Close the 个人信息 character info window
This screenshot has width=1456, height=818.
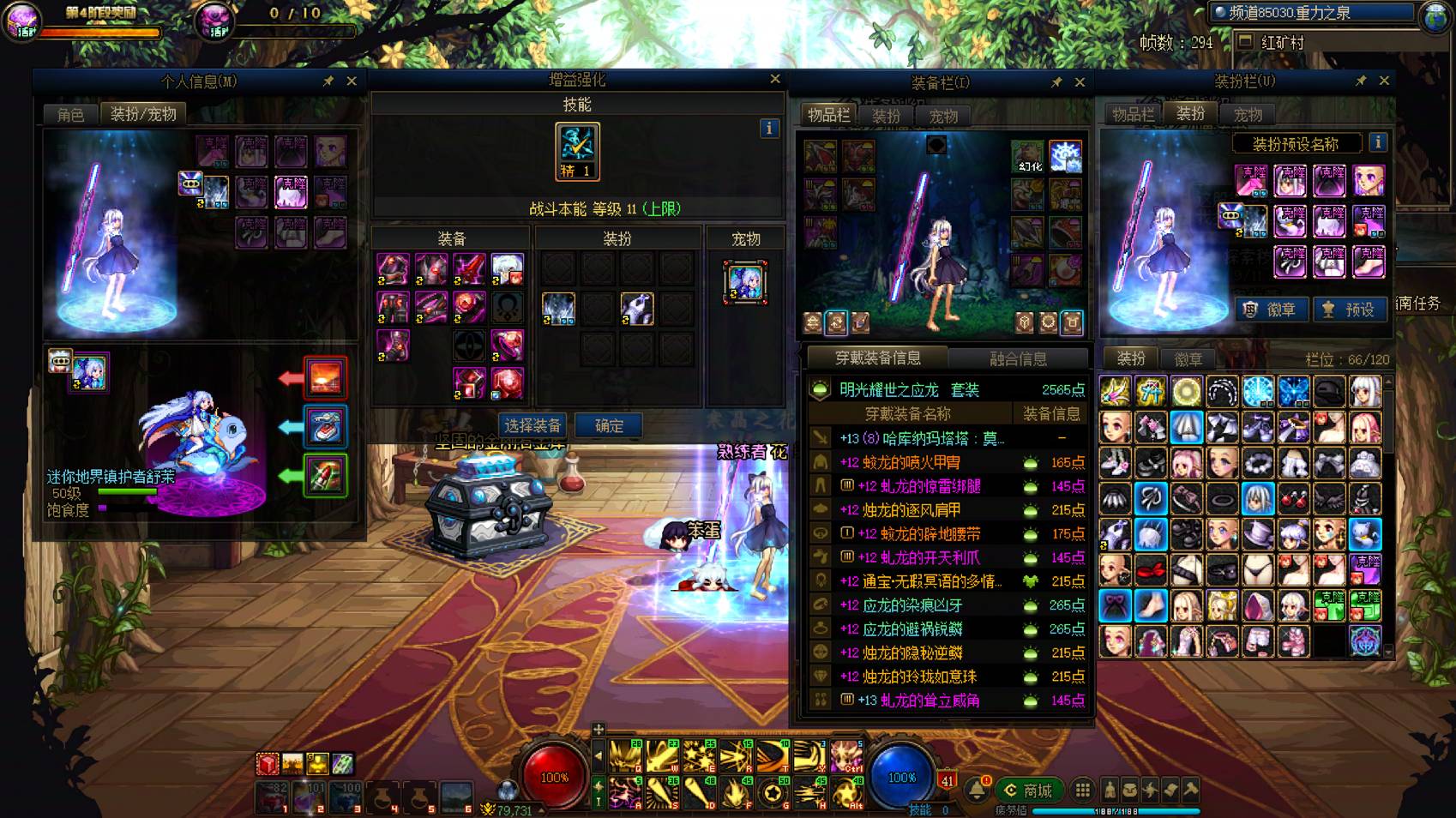pyautogui.click(x=352, y=81)
